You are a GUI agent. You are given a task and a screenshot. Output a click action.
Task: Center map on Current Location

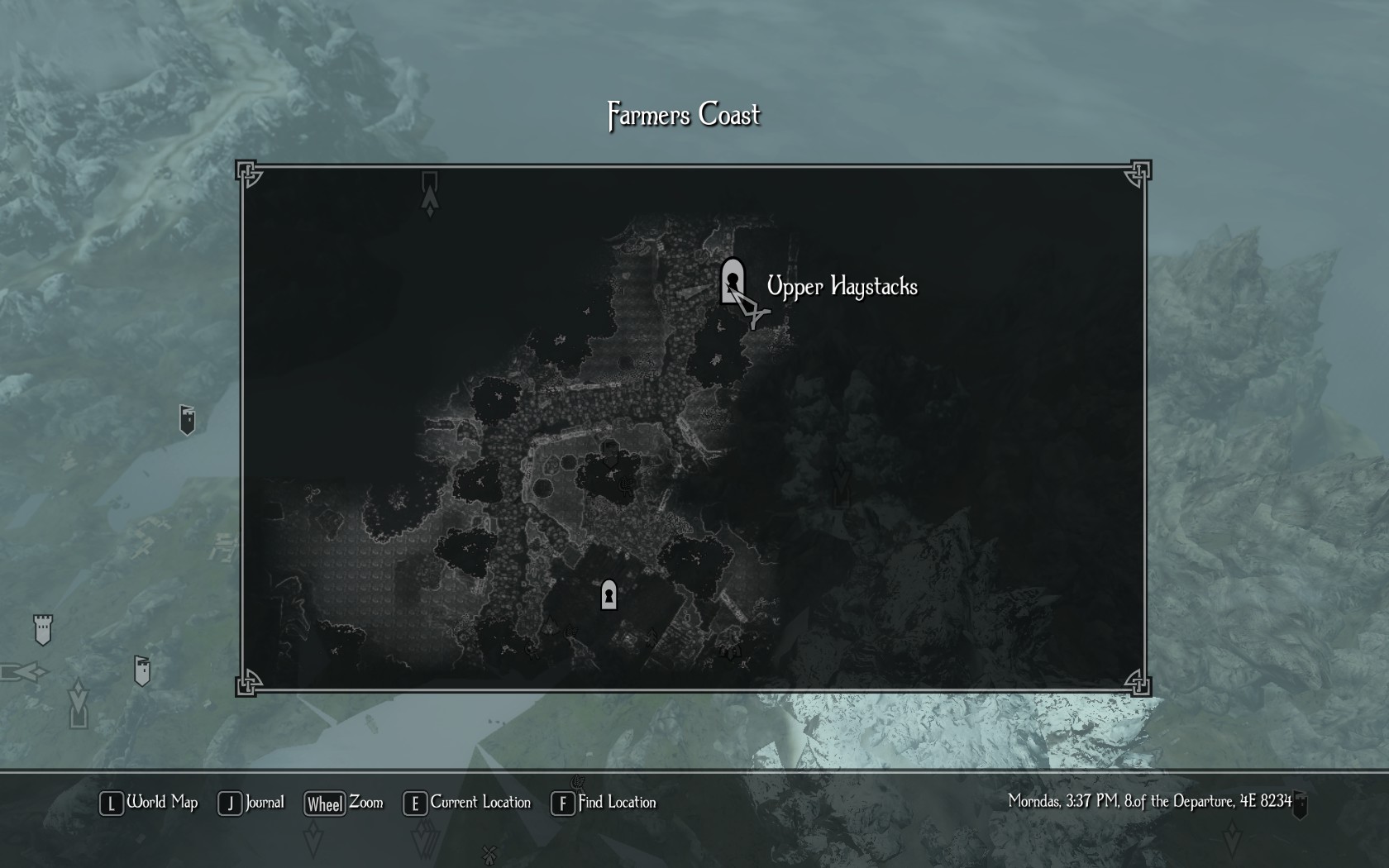coord(467,803)
